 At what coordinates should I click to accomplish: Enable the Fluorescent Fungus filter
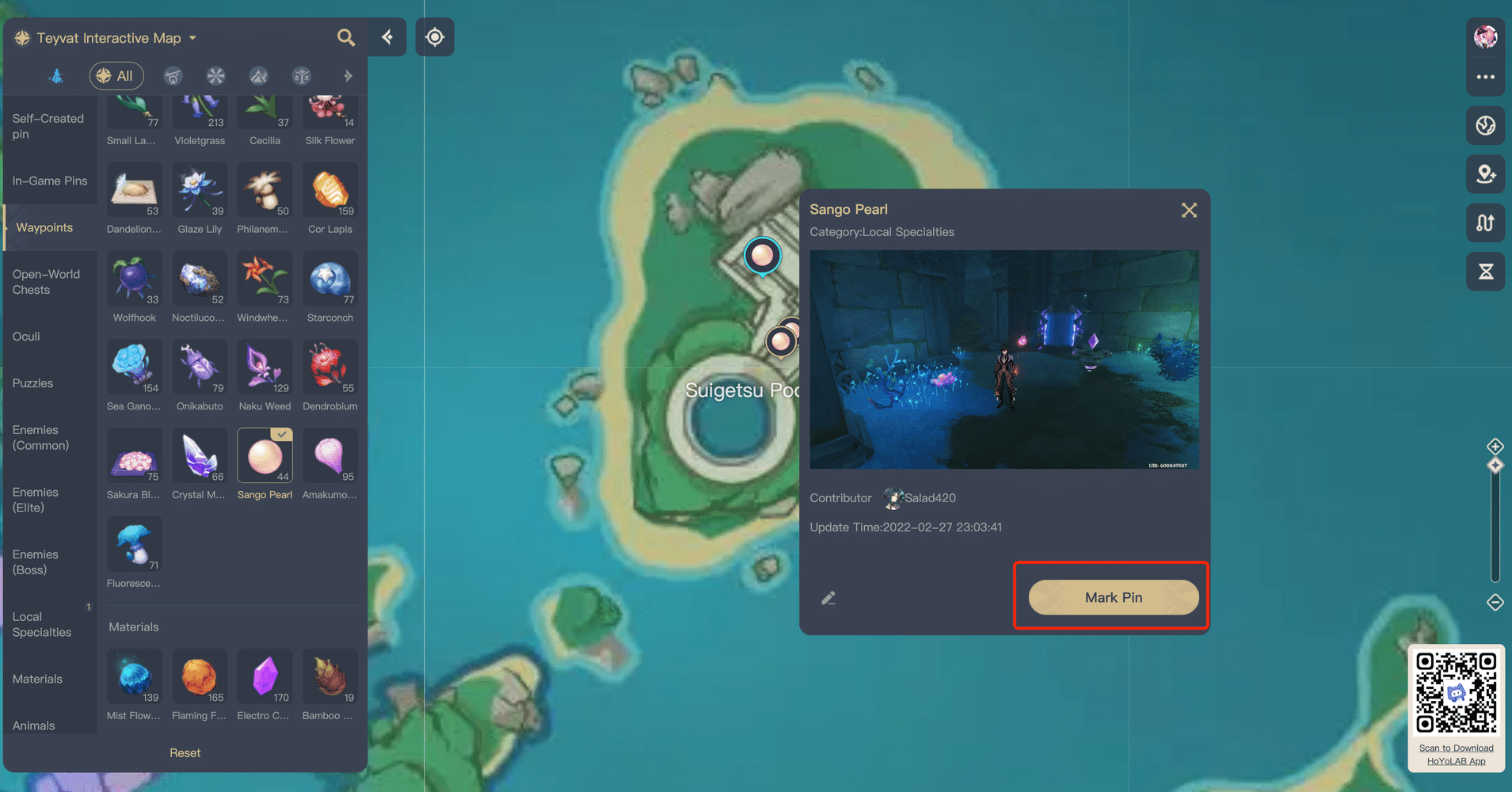coord(134,543)
